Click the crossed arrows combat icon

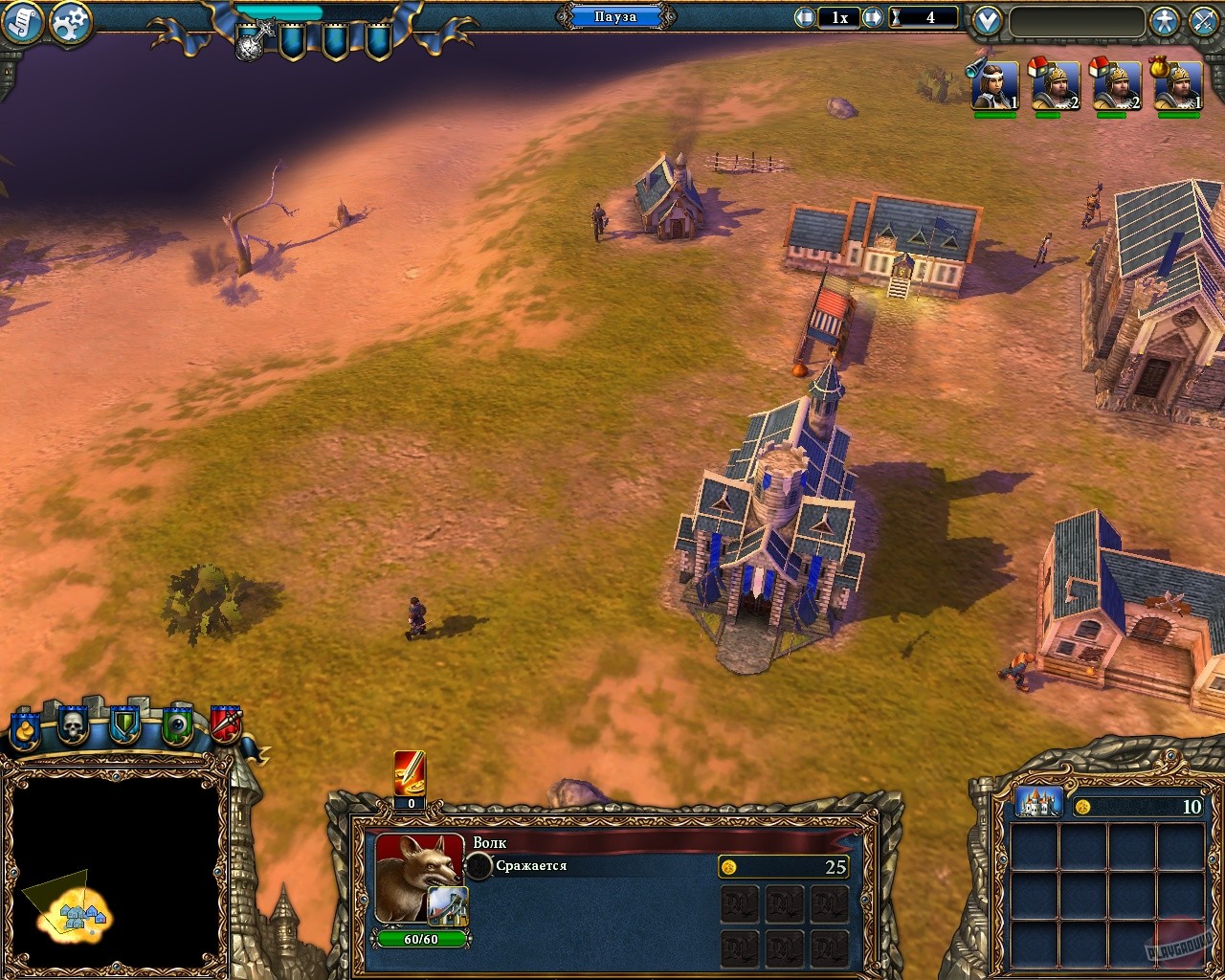1205,19
